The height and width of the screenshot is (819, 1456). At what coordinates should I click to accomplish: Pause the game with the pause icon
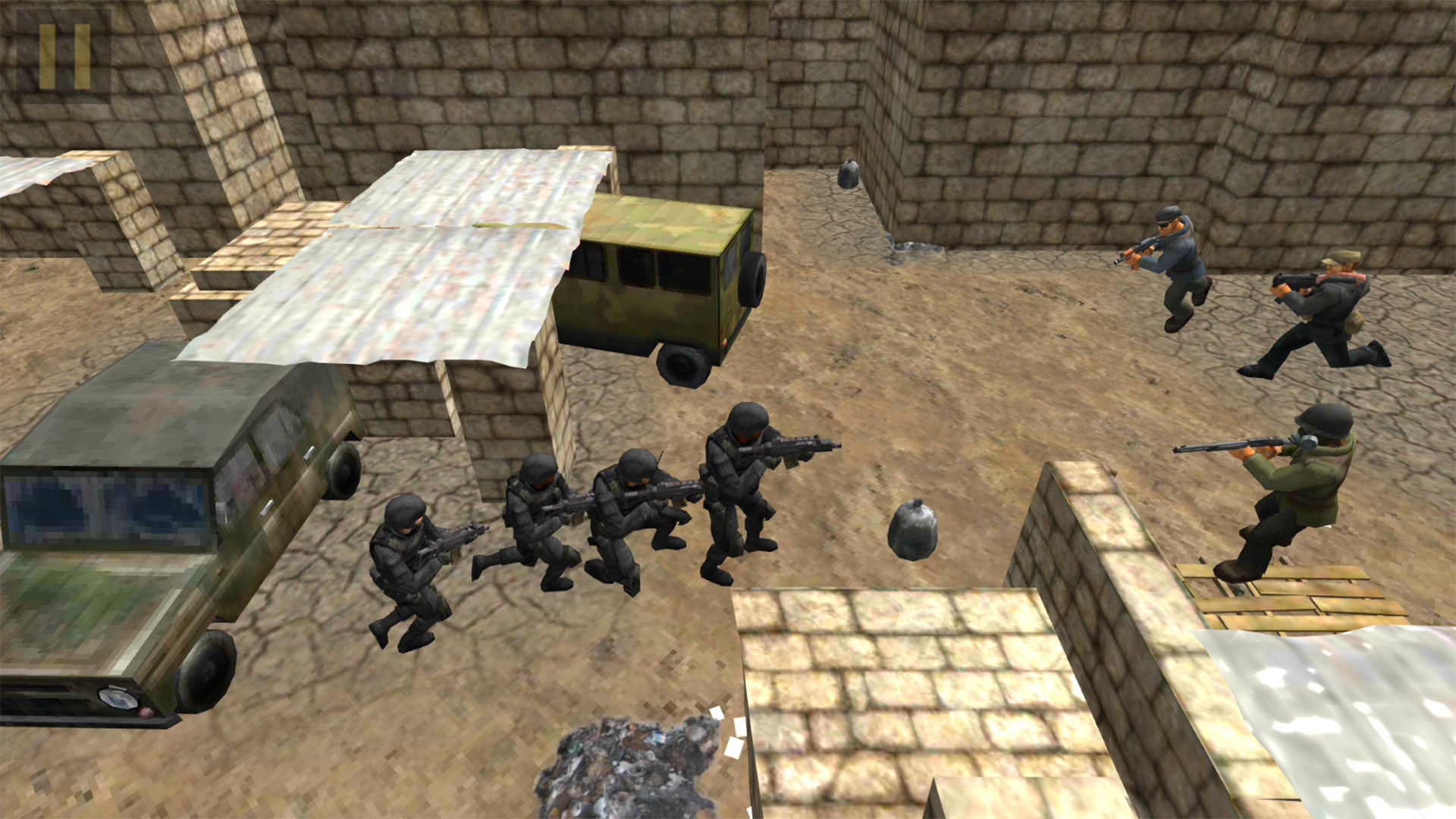(x=64, y=55)
